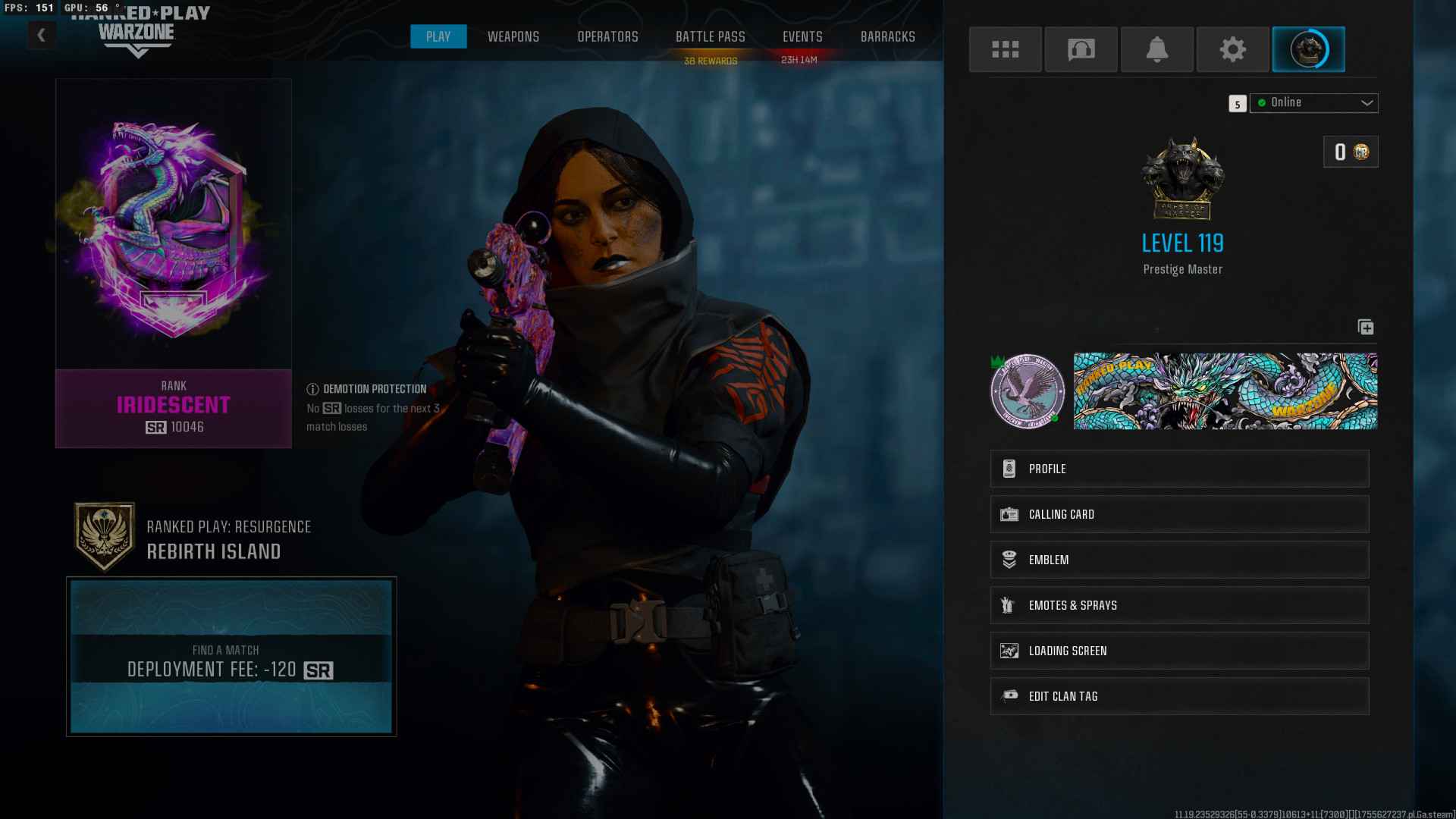This screenshot has height=819, width=1456.
Task: Open the Battle Pass tab
Action: pyautogui.click(x=710, y=36)
